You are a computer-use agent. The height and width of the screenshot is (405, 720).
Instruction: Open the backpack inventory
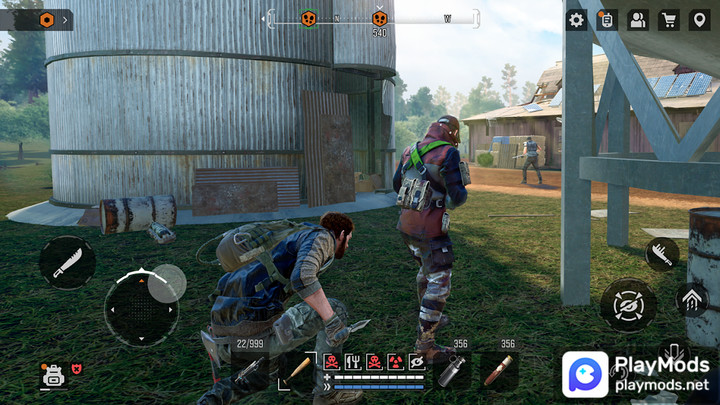coord(52,376)
